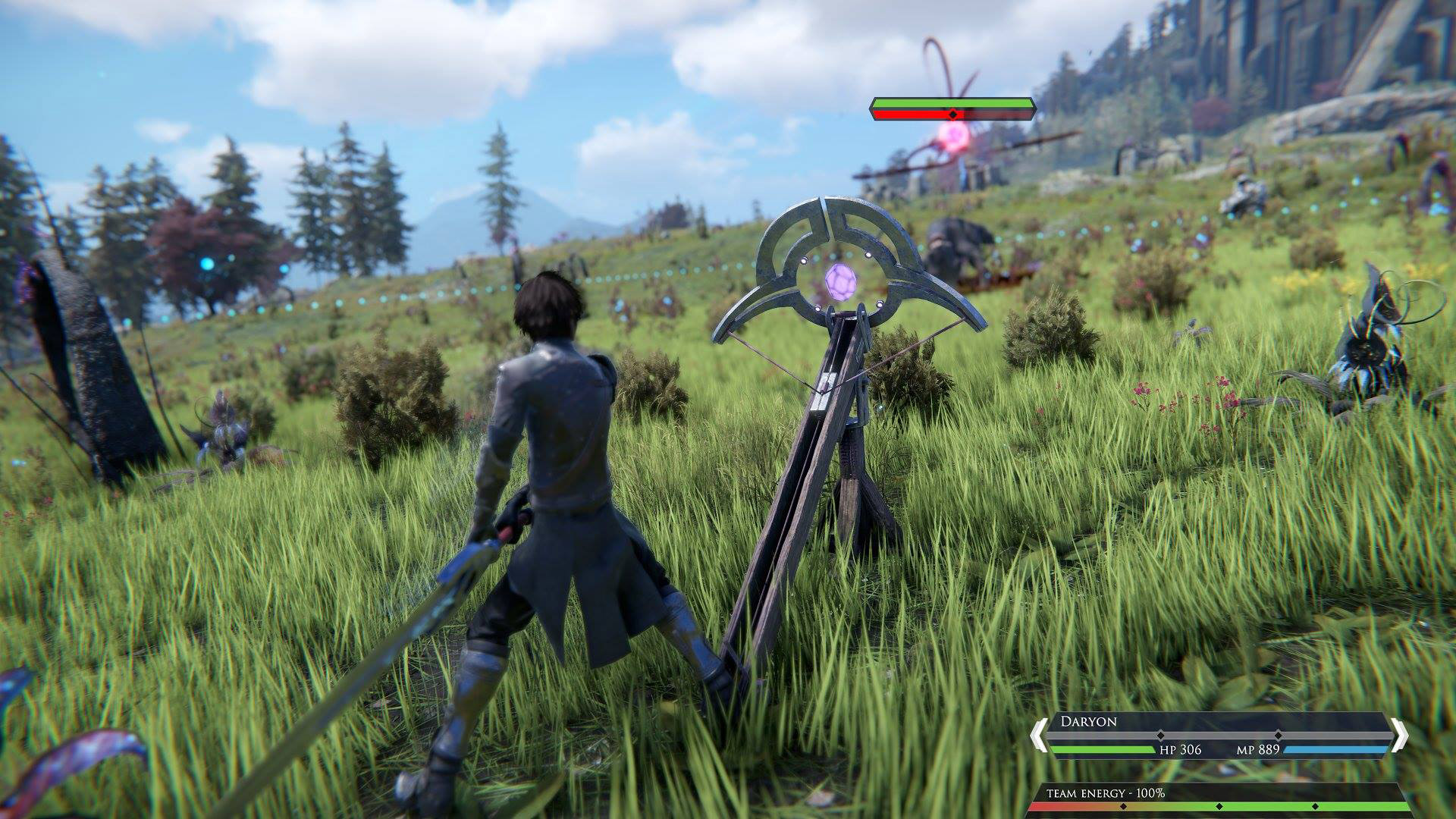Screen dimensions: 1456x819
Task: Select the Daryon character panel
Action: [x=1218, y=736]
